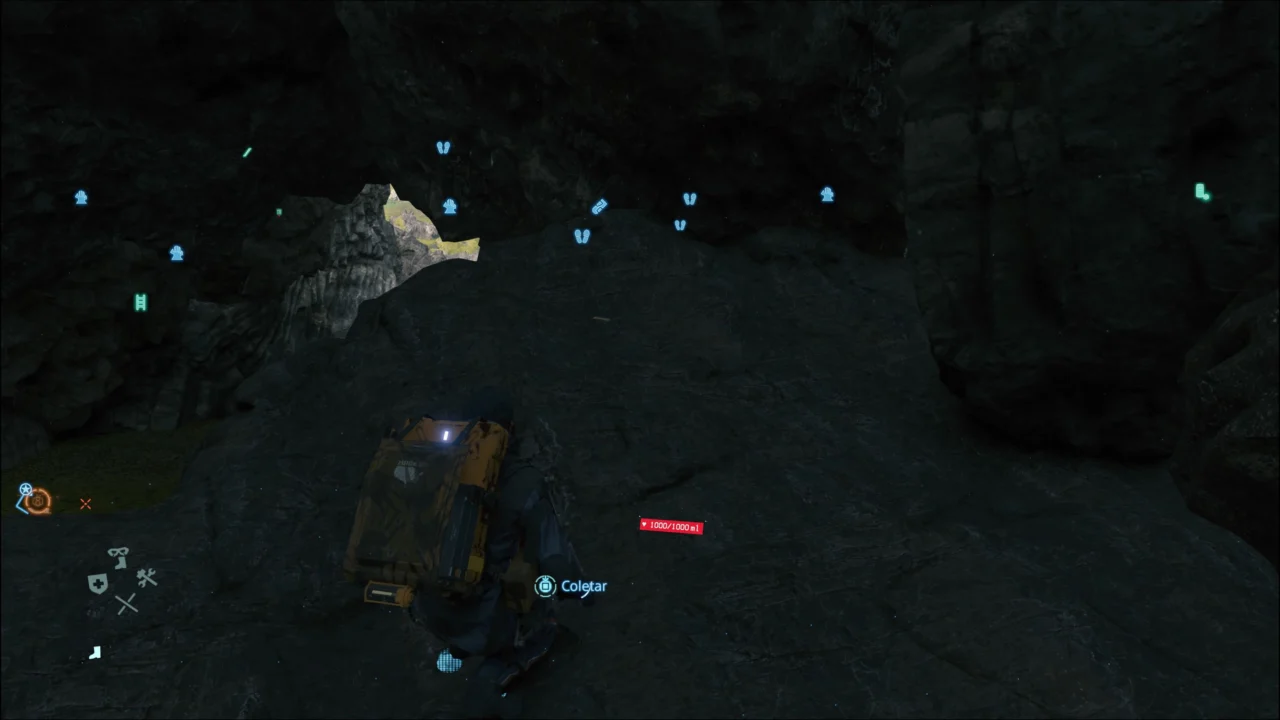Click the handprint sign near the cave opening
1280x720 pixels.
449,206
